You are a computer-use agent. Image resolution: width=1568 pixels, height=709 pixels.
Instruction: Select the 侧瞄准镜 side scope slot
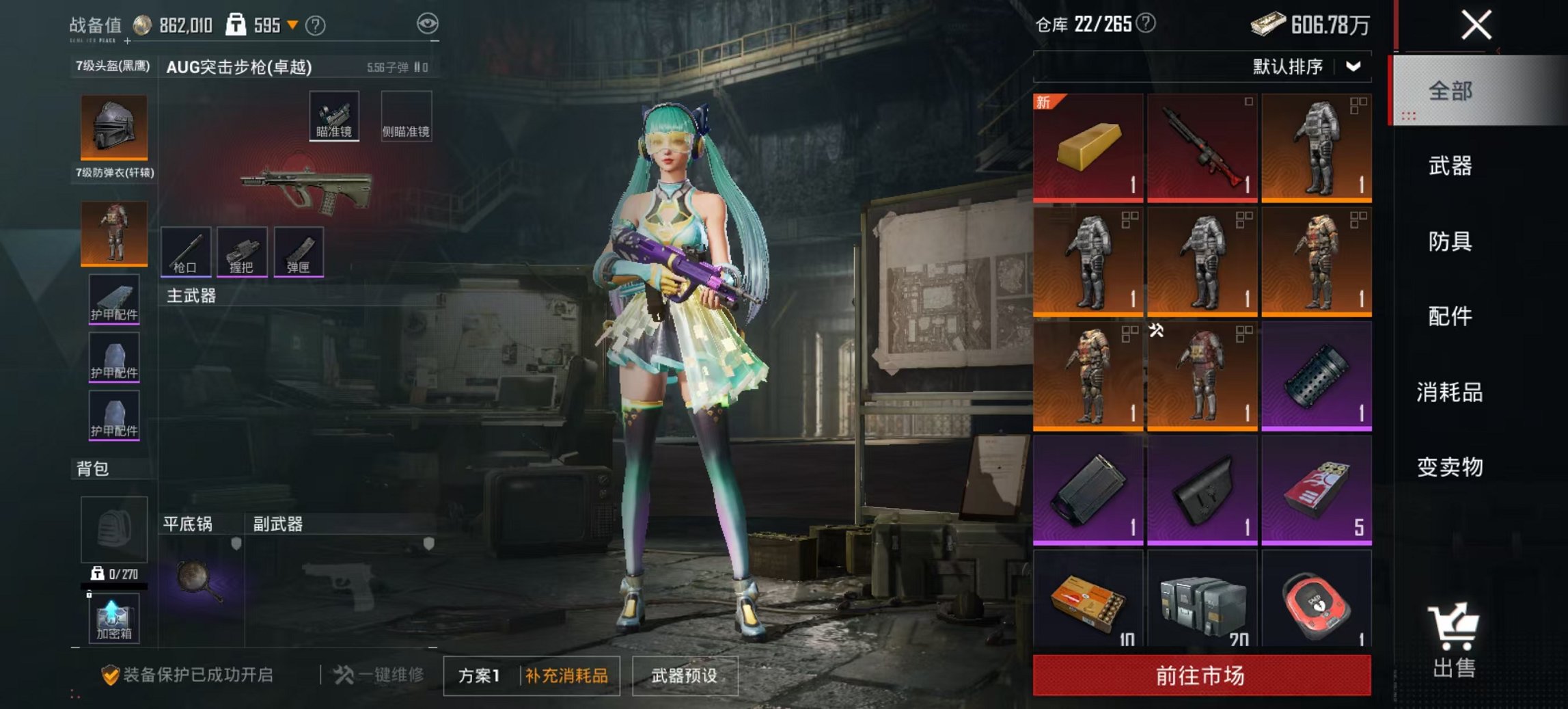pos(406,116)
